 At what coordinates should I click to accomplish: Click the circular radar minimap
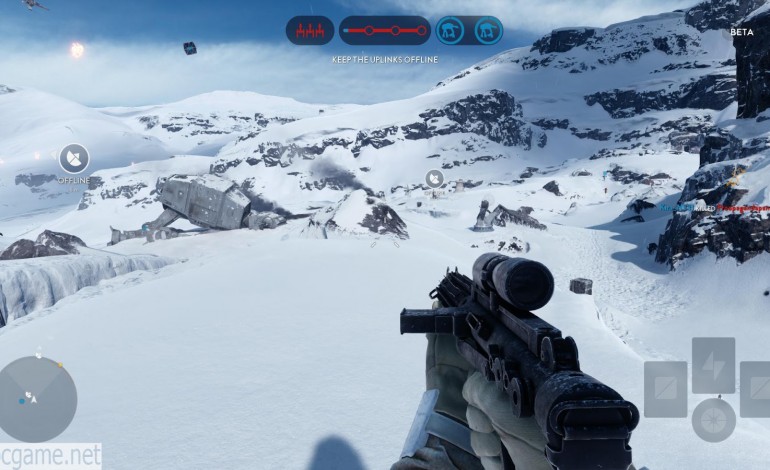click(37, 399)
